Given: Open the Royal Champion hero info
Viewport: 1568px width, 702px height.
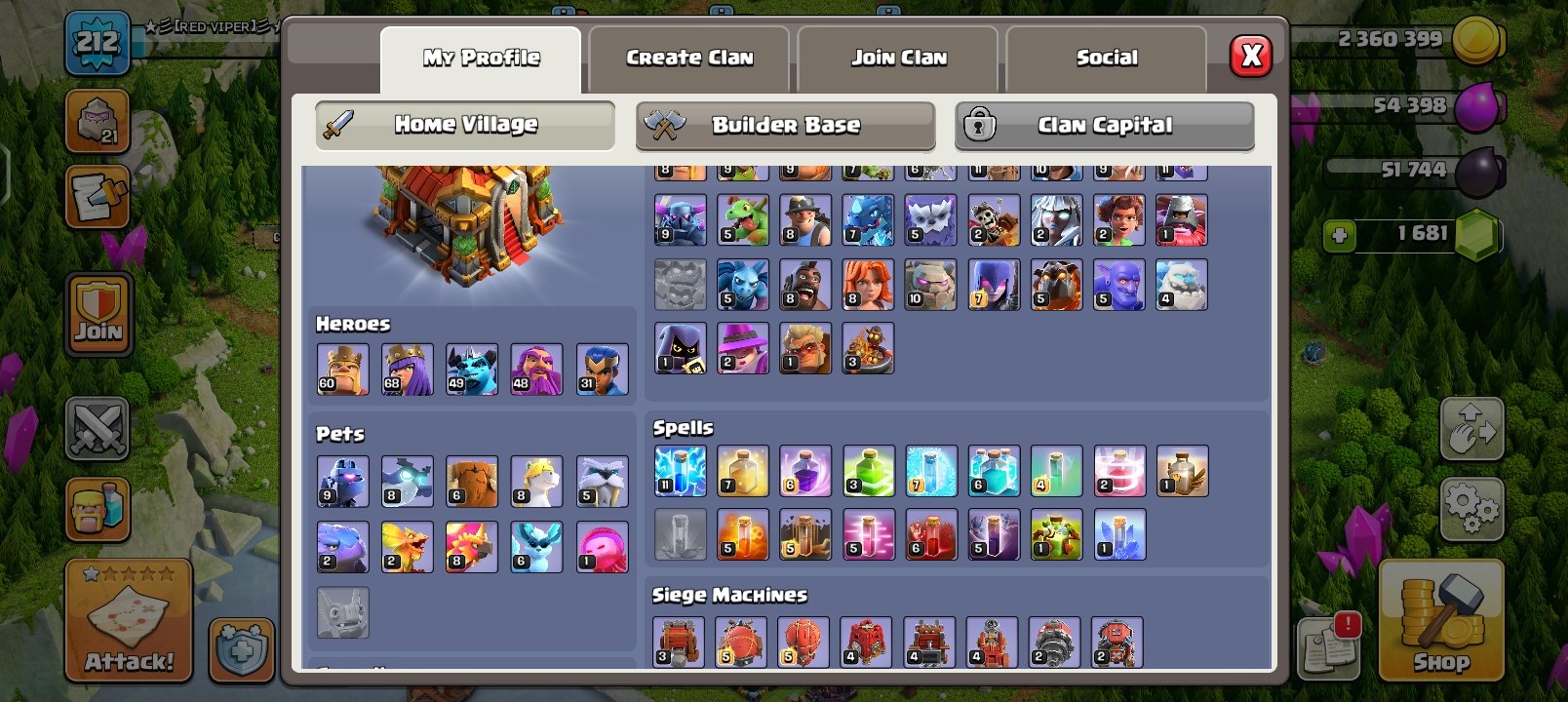Looking at the screenshot, I should pos(602,369).
